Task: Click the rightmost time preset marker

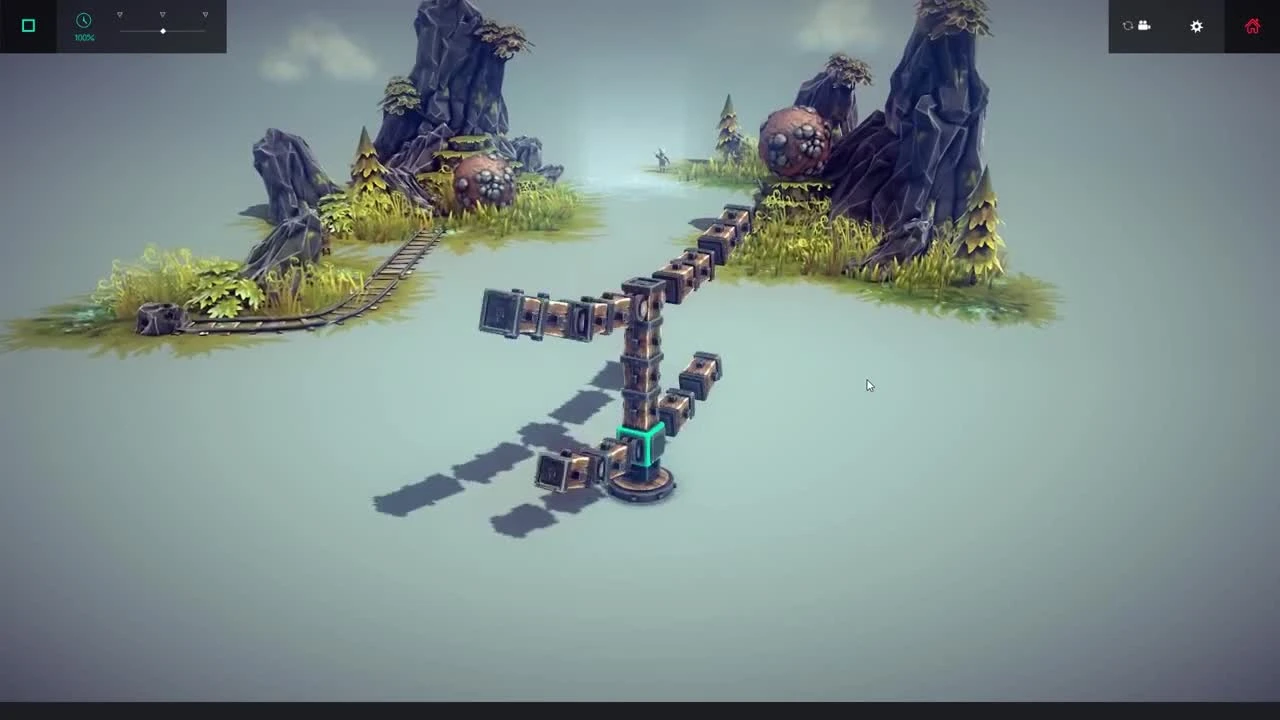Action: 205,14
